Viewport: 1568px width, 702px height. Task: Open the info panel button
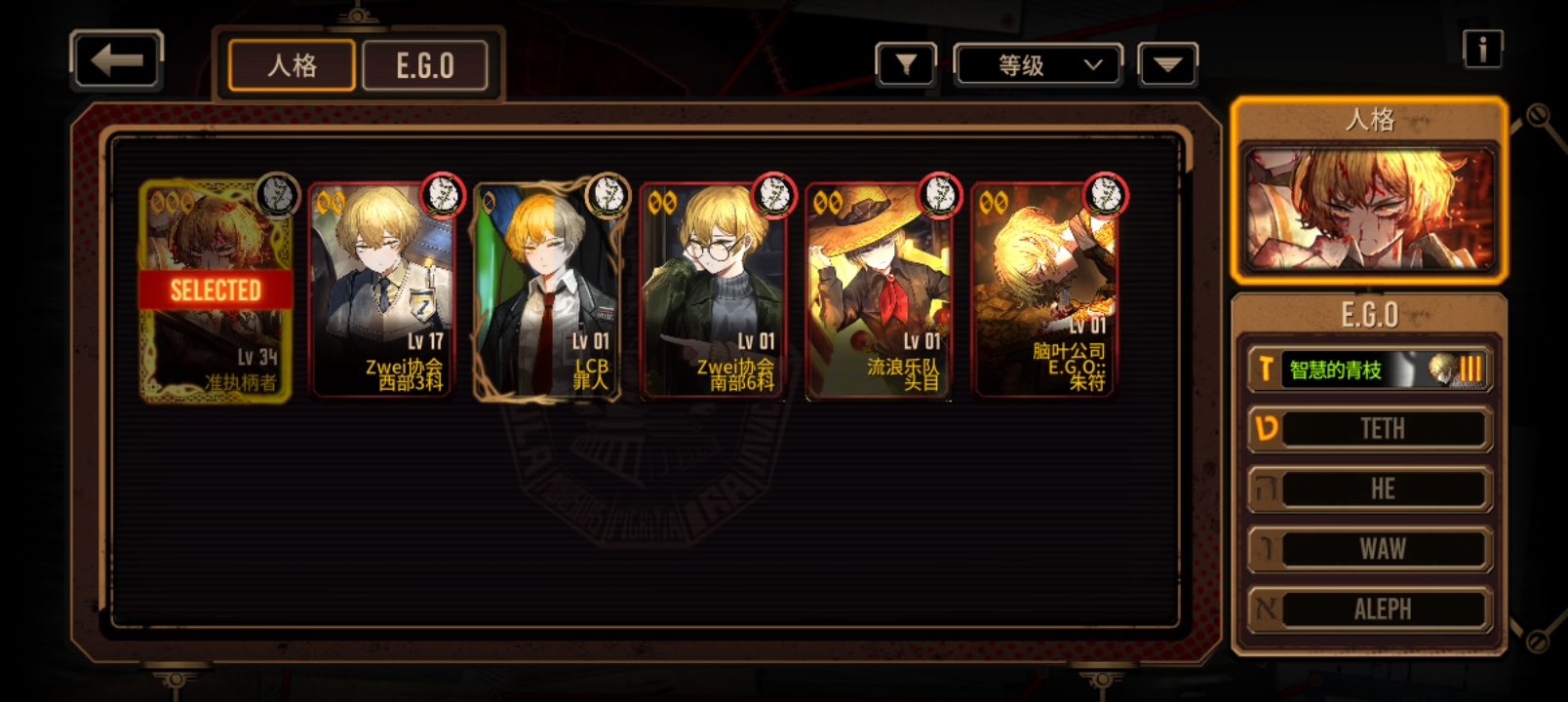[1482, 49]
